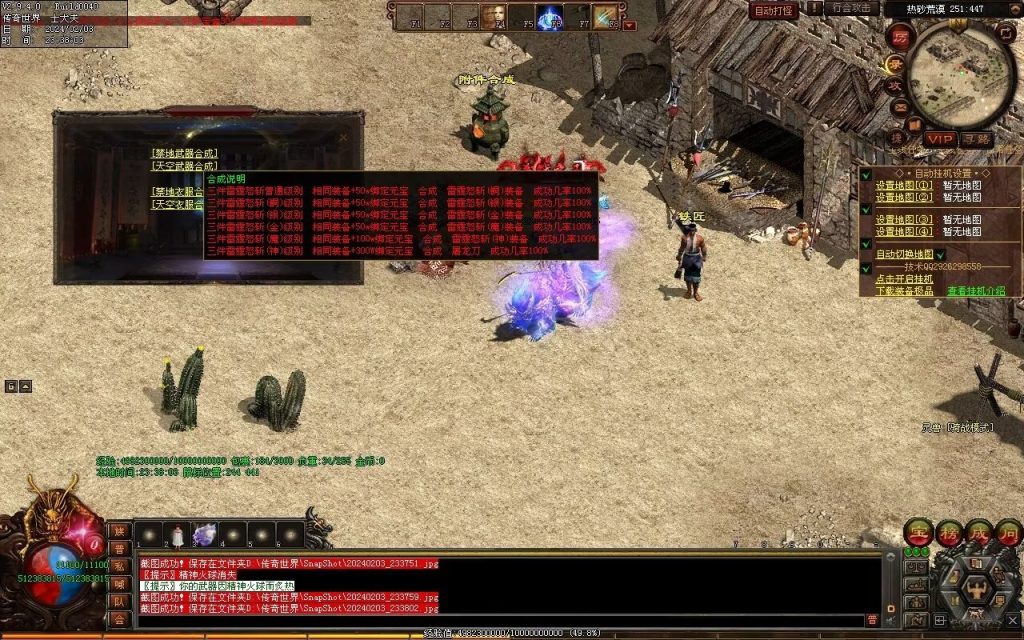Close the synthesis dialog window
Image resolution: width=1024 pixels, height=640 pixels.
pos(343,138)
